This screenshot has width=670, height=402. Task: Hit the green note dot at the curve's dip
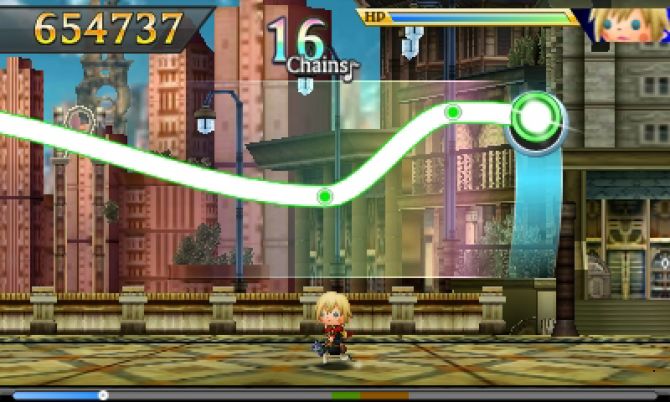point(324,196)
